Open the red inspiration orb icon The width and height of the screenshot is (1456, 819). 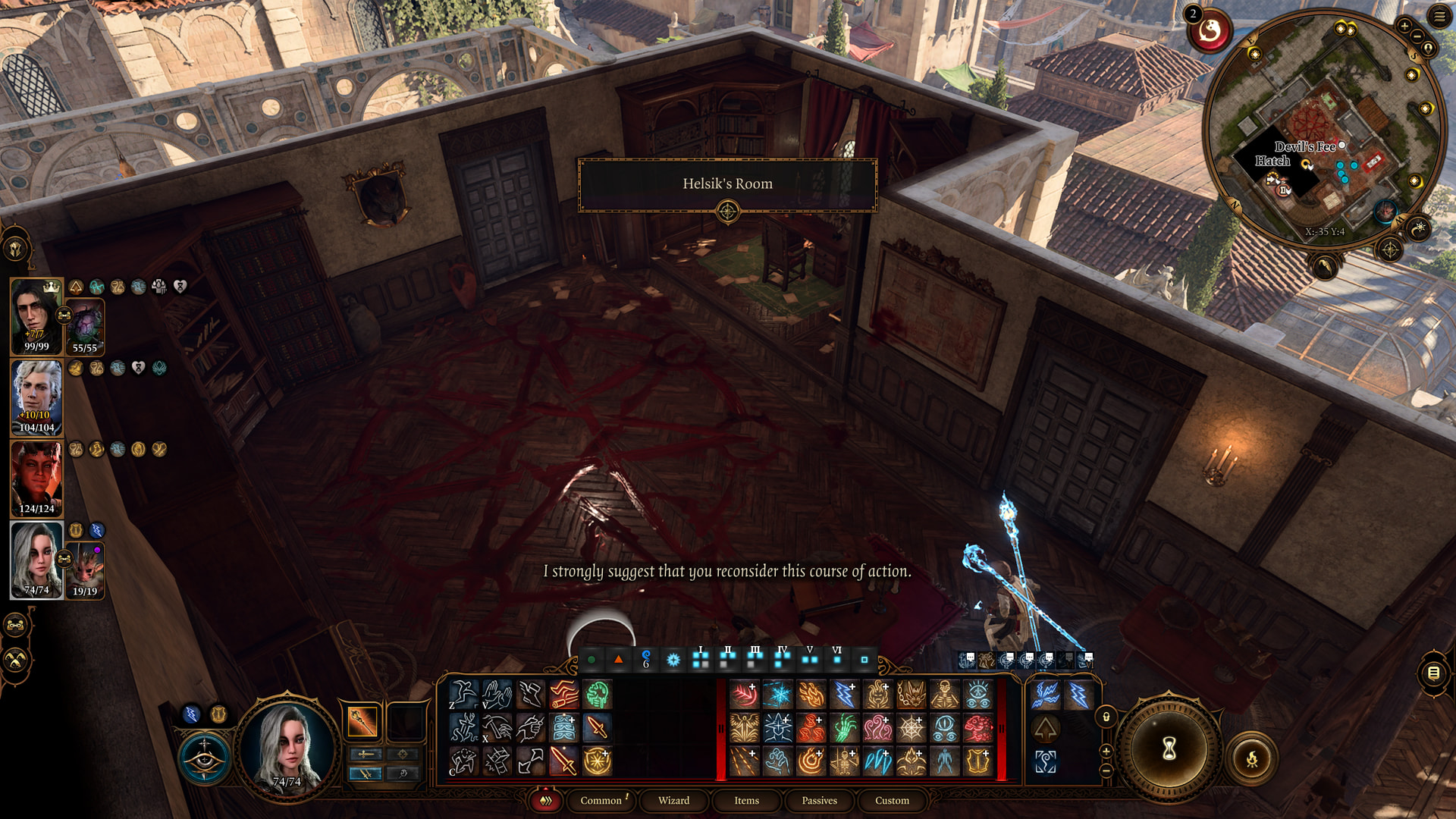[x=1209, y=32]
